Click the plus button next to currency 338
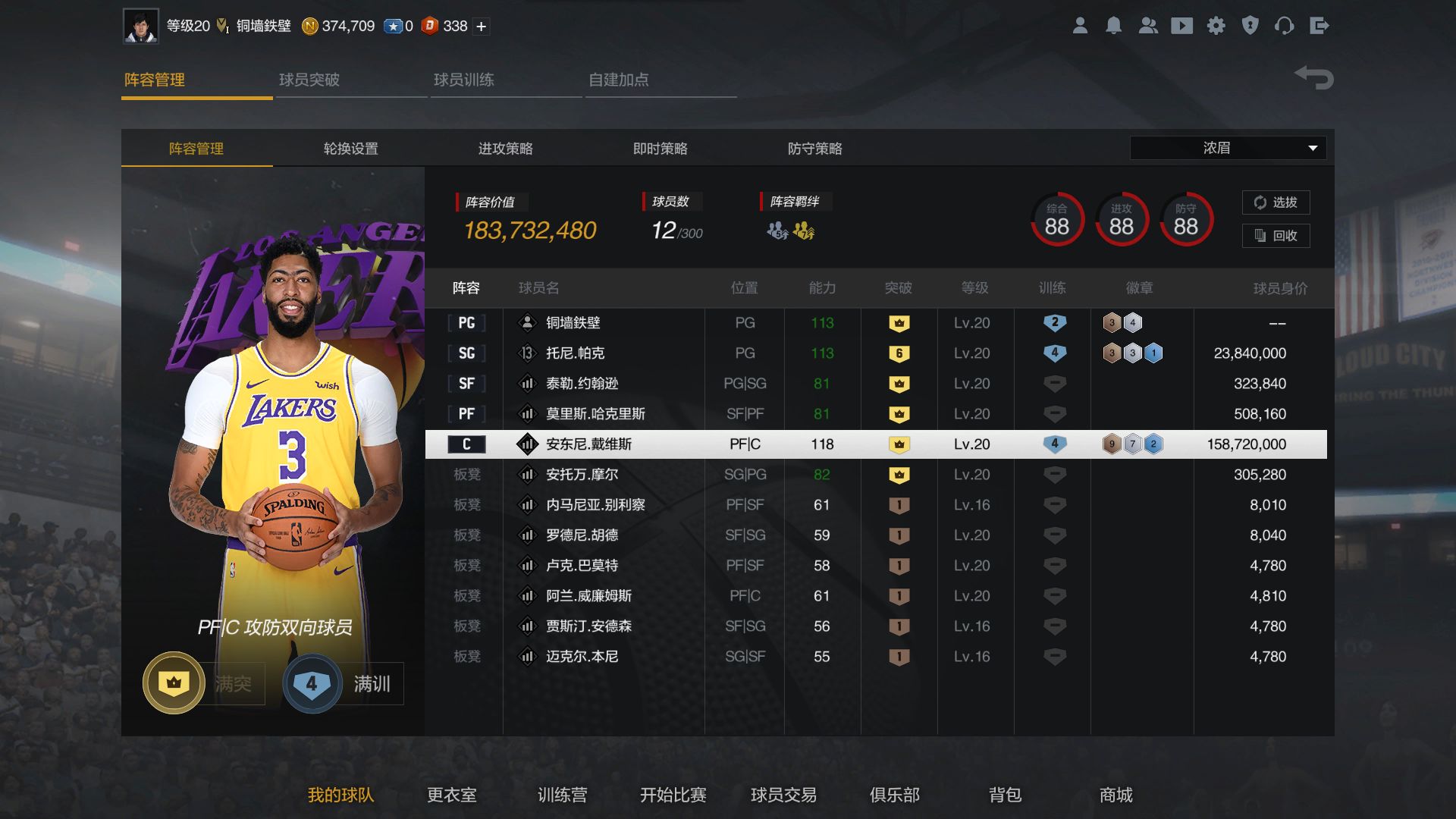 click(480, 25)
